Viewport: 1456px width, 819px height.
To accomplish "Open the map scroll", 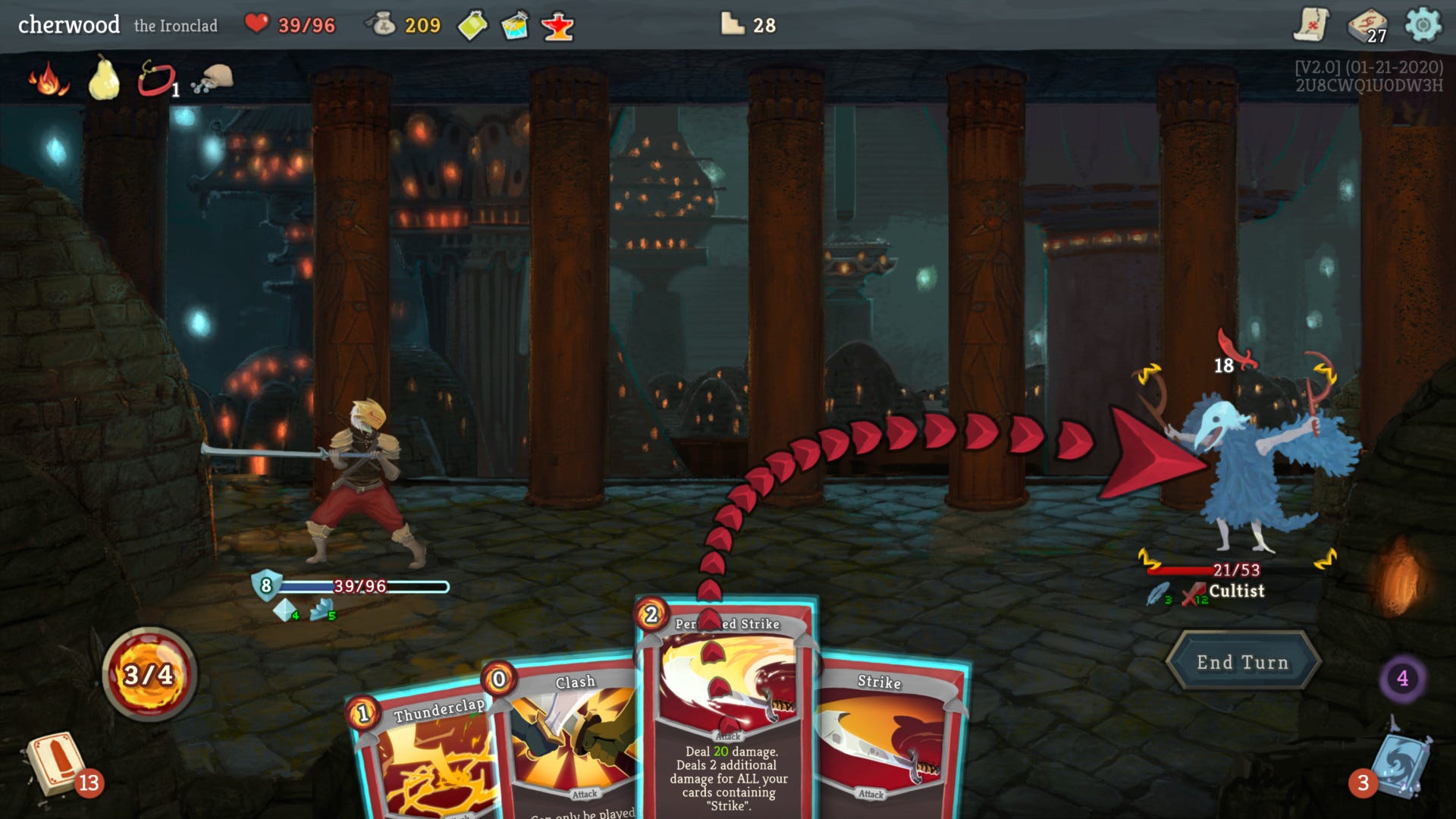I will coord(1311,25).
